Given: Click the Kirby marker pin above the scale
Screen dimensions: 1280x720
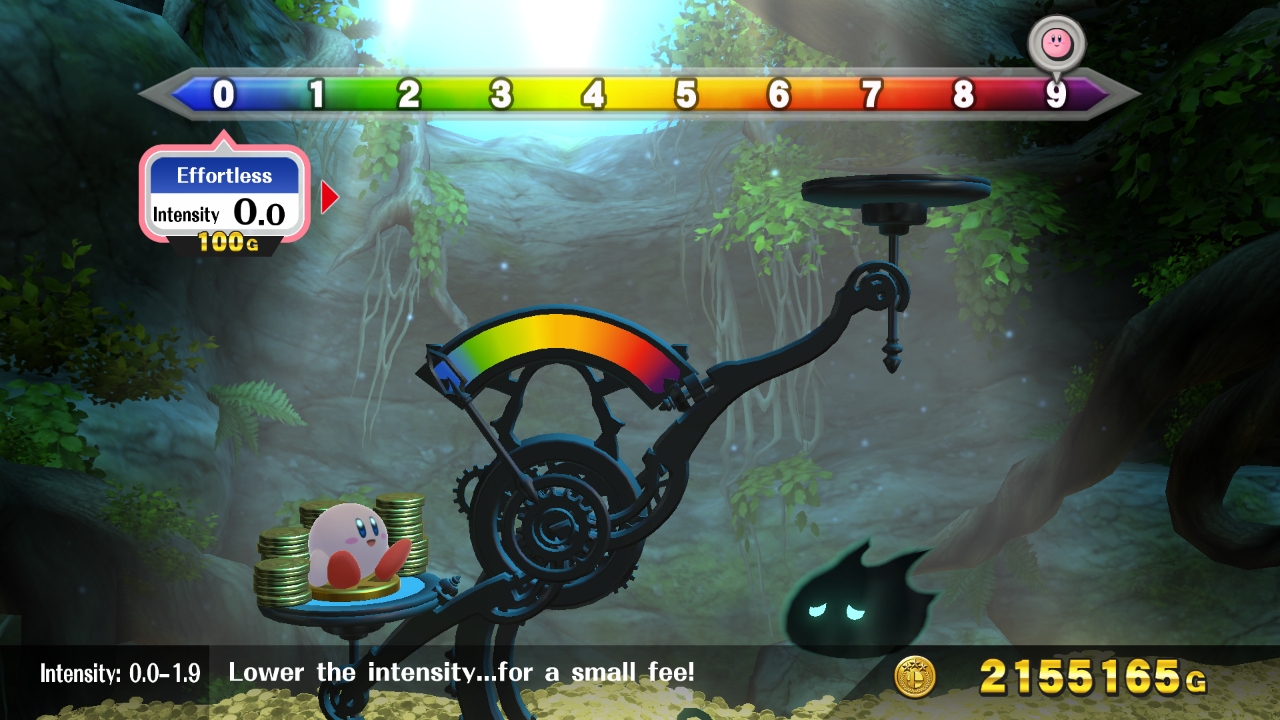Looking at the screenshot, I should point(1056,42).
